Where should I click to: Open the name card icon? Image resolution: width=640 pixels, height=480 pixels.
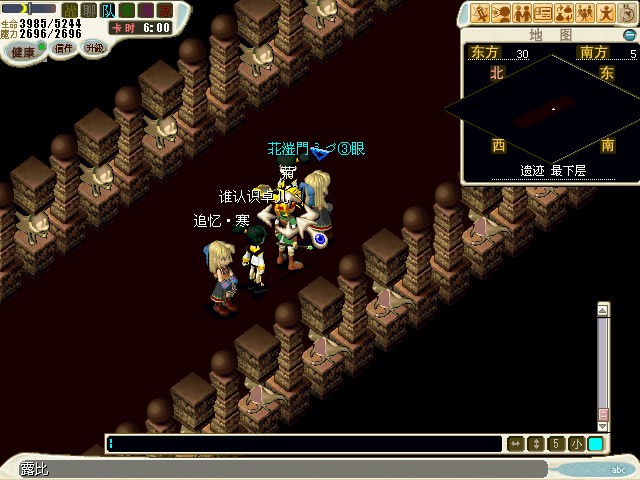point(543,13)
